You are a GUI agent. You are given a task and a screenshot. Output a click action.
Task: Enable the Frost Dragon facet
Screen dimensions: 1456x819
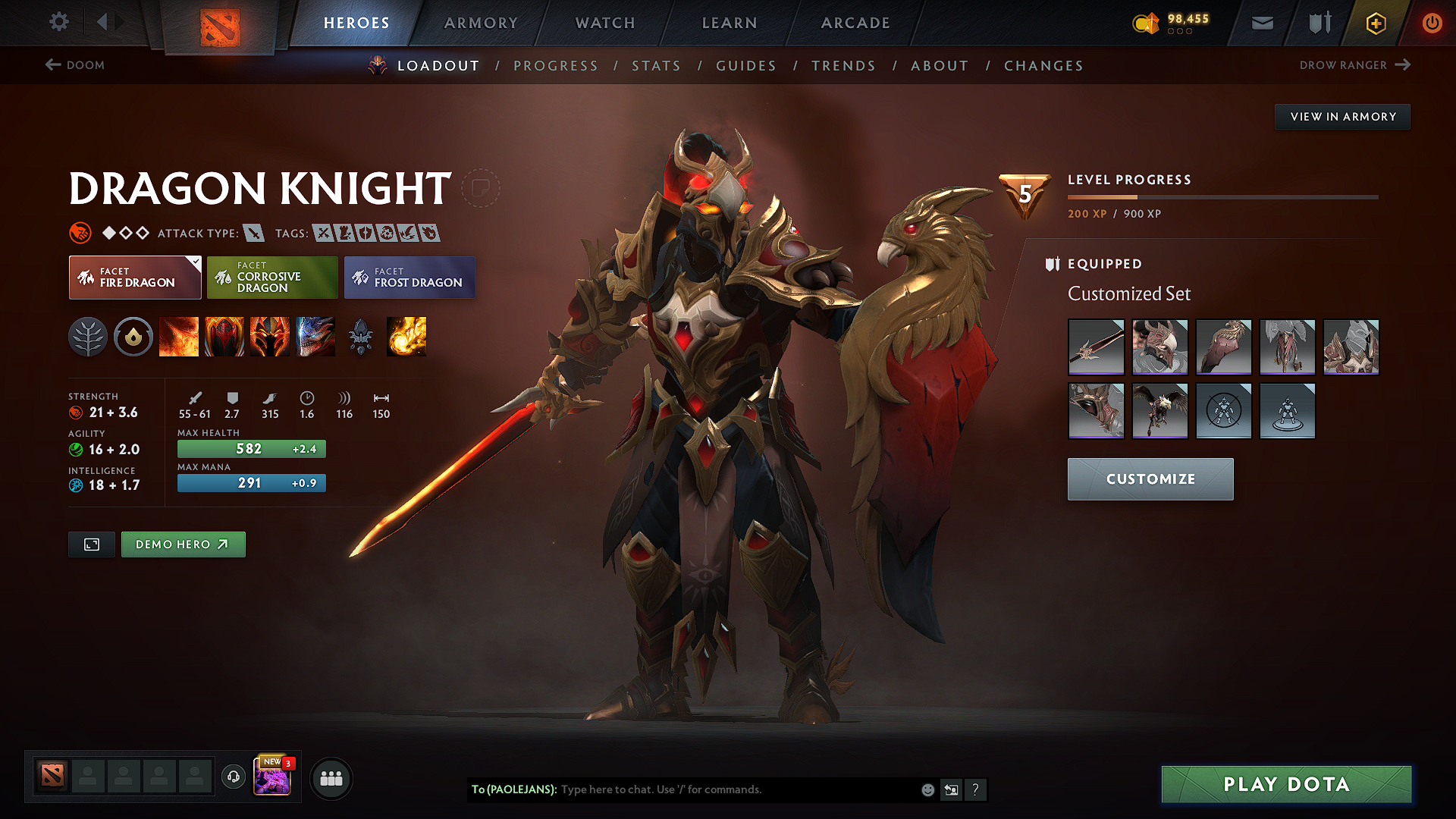[x=409, y=278]
